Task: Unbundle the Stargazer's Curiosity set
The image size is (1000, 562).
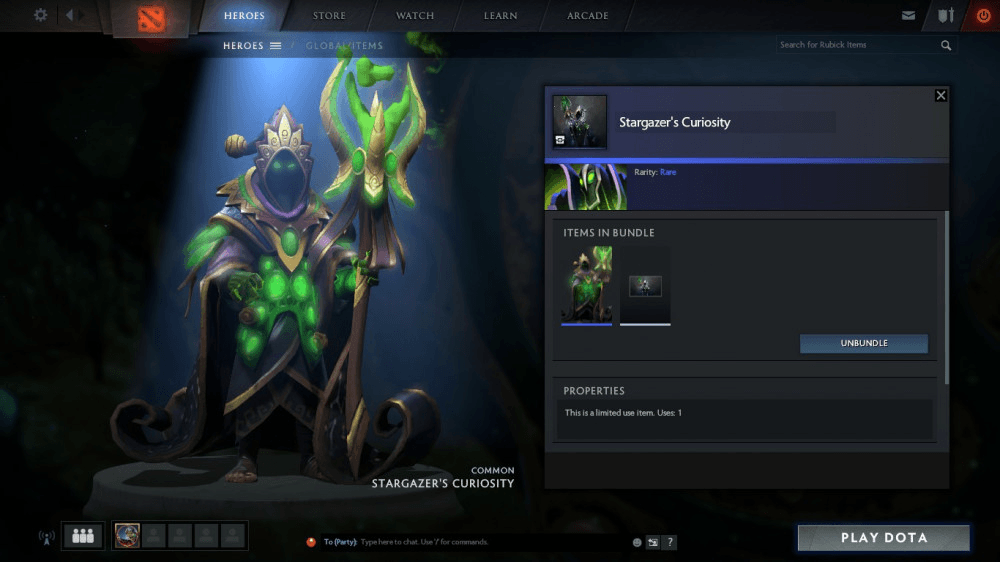Action: (x=863, y=343)
